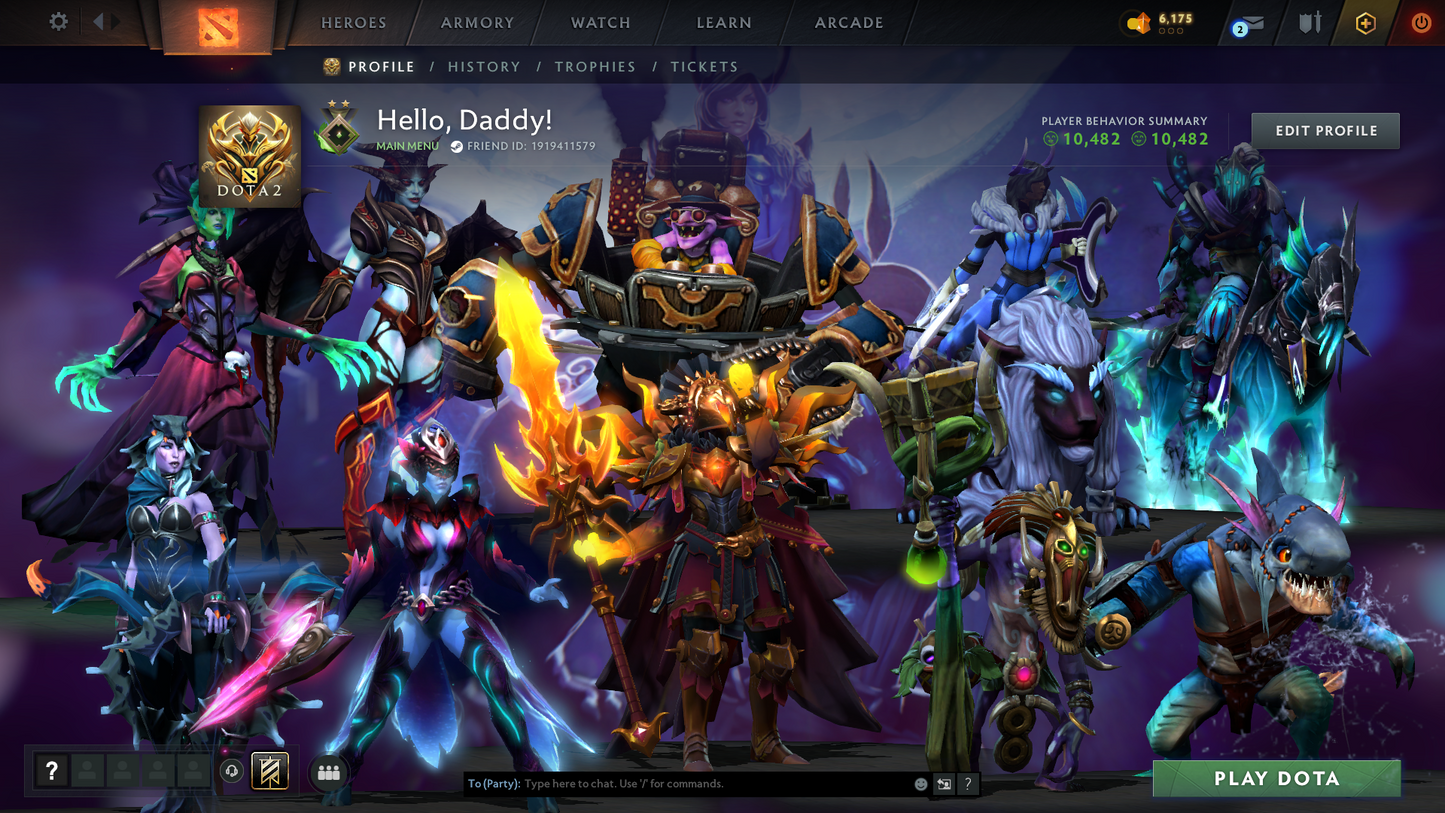1445x813 pixels.
Task: Switch to the TROPHIES tab
Action: point(595,66)
